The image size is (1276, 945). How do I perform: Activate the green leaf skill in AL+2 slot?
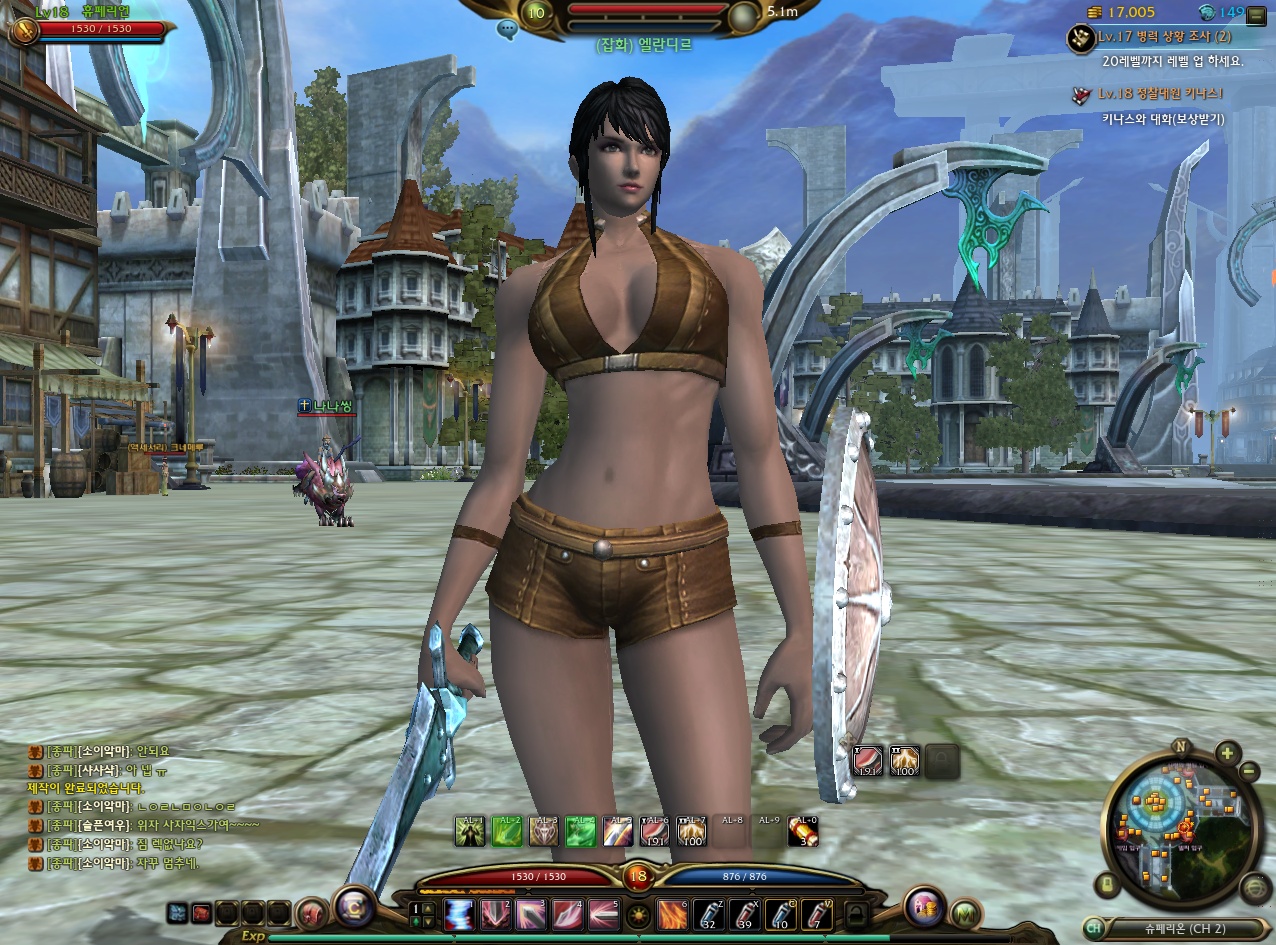507,831
